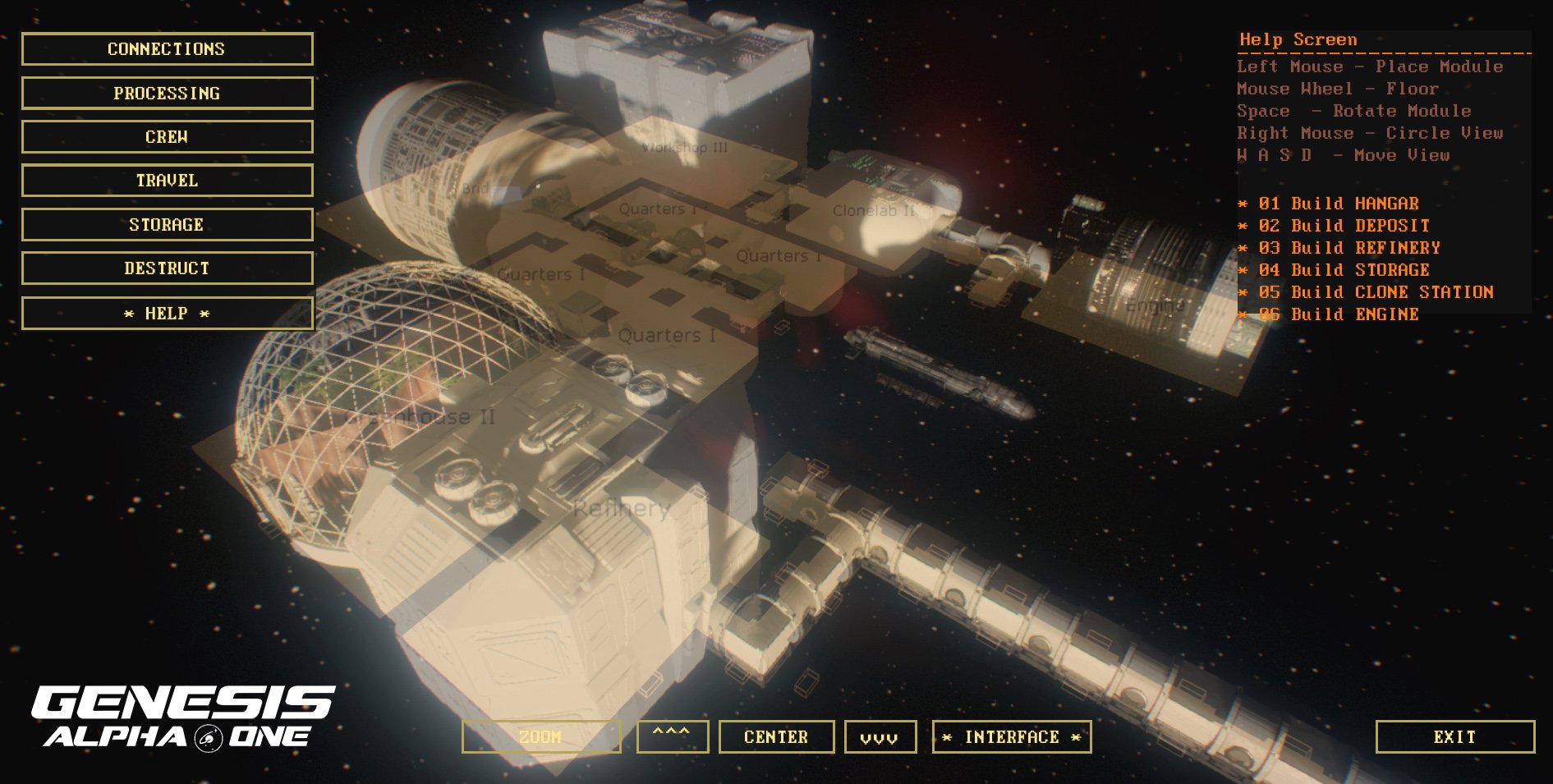Viewport: 1553px width, 784px height.
Task: Select the CREW menu option
Action: 165,136
